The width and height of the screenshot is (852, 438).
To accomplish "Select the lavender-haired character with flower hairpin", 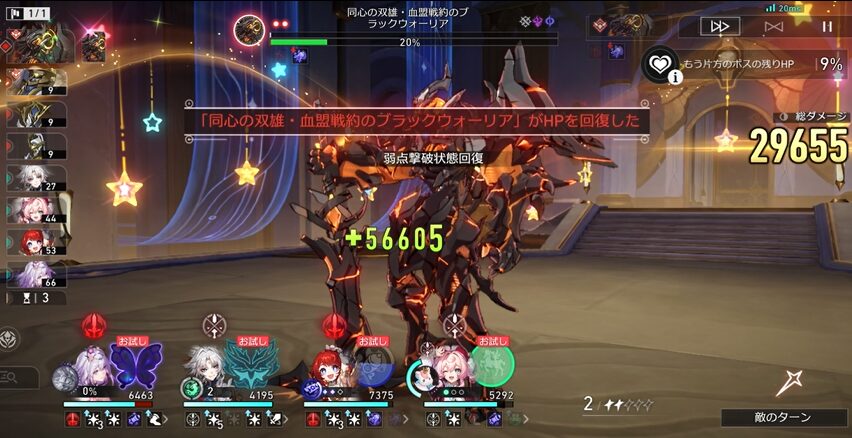I will point(91,366).
